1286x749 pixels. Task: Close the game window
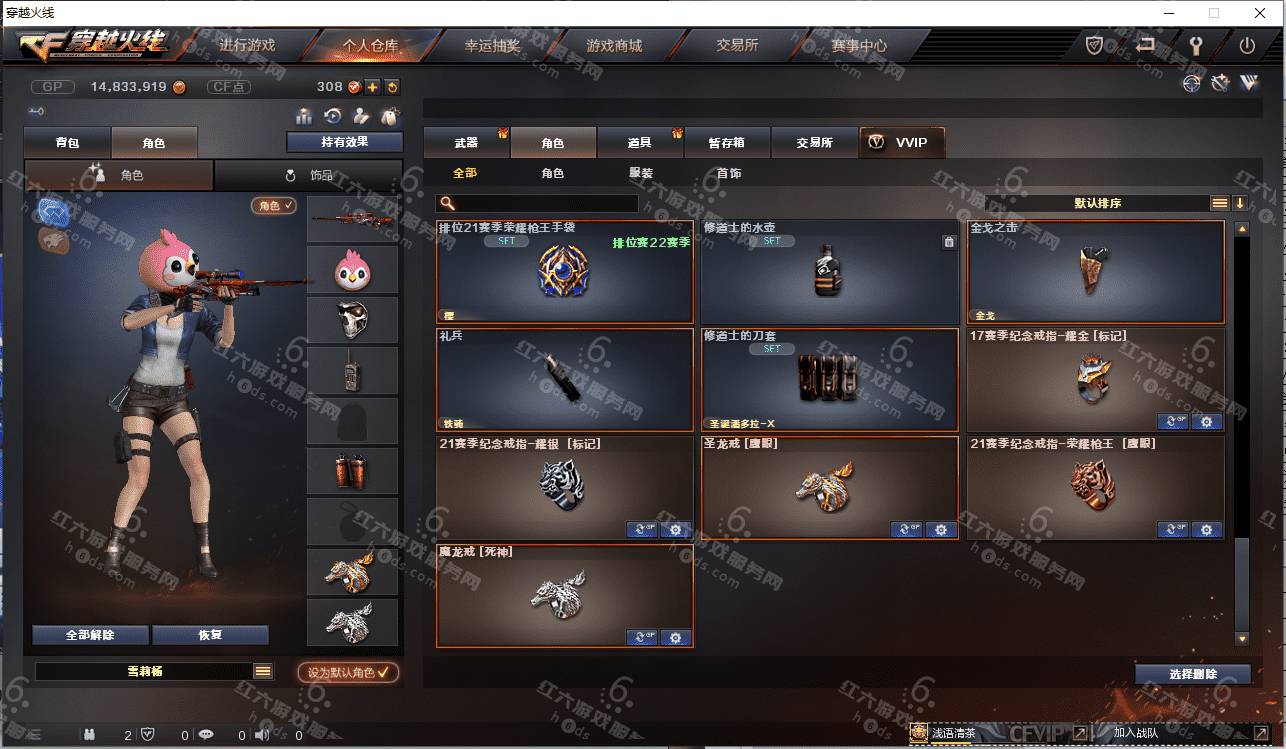pyautogui.click(x=1258, y=13)
